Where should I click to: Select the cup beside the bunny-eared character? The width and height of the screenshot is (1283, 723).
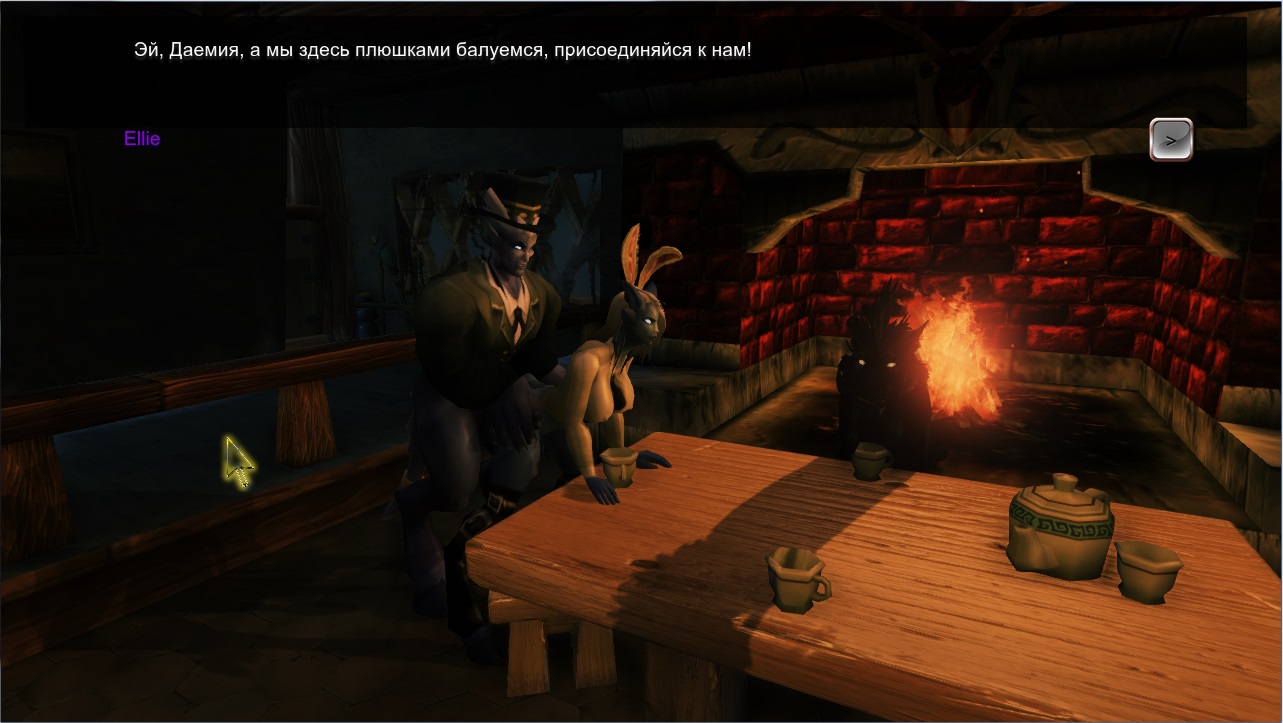click(x=620, y=468)
